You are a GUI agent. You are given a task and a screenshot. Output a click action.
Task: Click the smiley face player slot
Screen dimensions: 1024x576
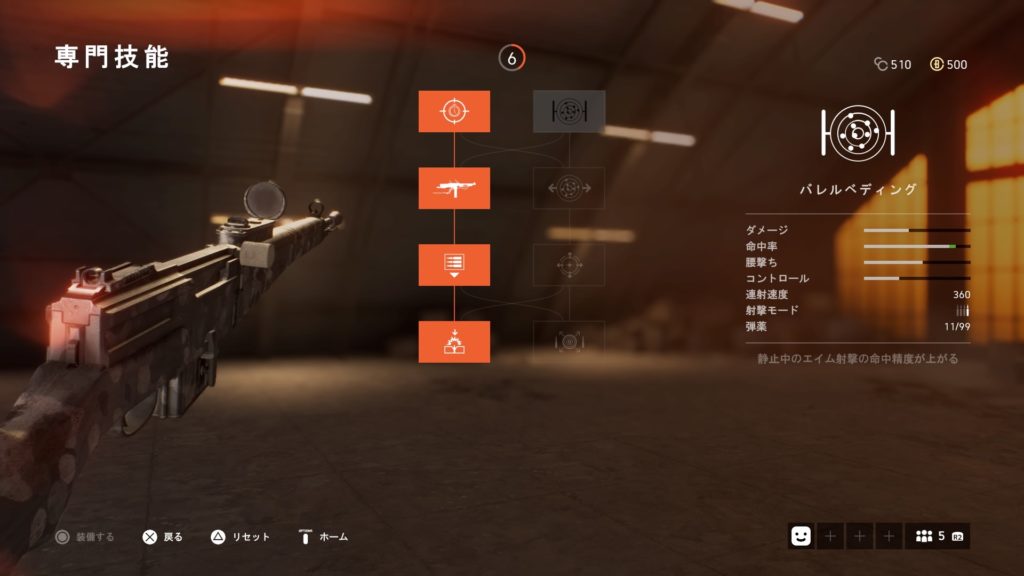tap(801, 536)
